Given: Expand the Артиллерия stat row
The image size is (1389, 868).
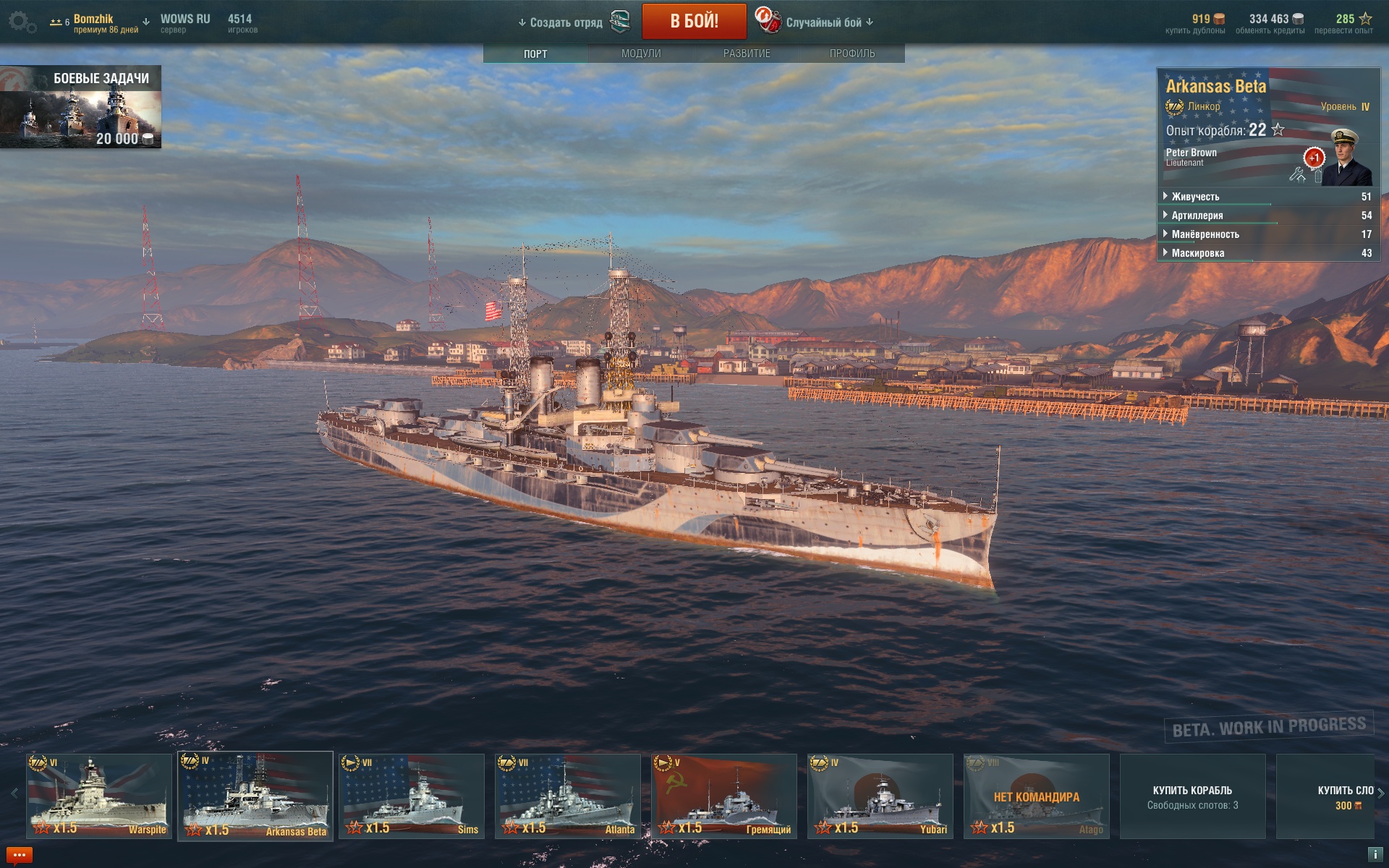Looking at the screenshot, I should [x=1197, y=216].
